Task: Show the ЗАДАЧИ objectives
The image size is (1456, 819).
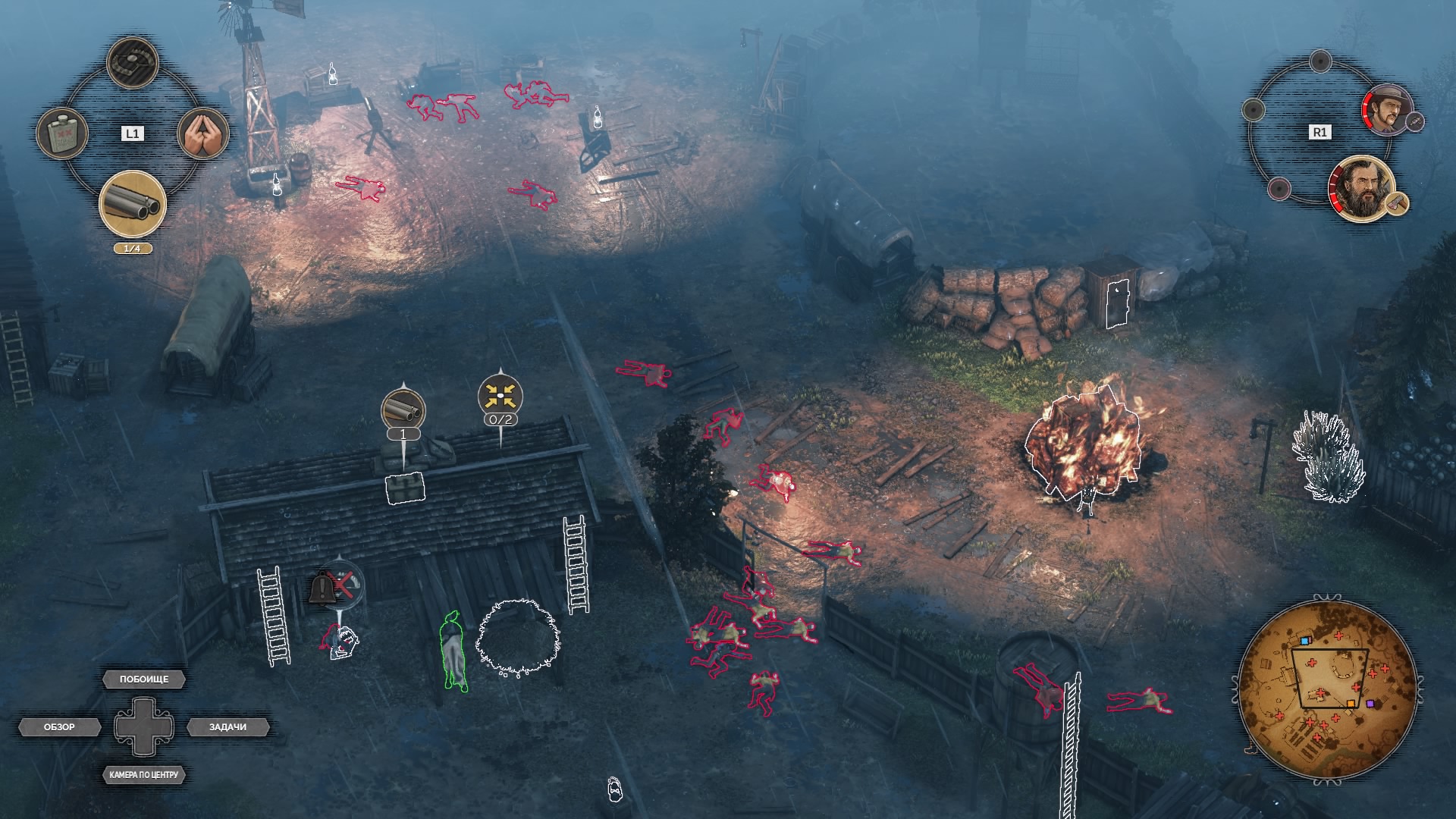Action: [x=227, y=727]
